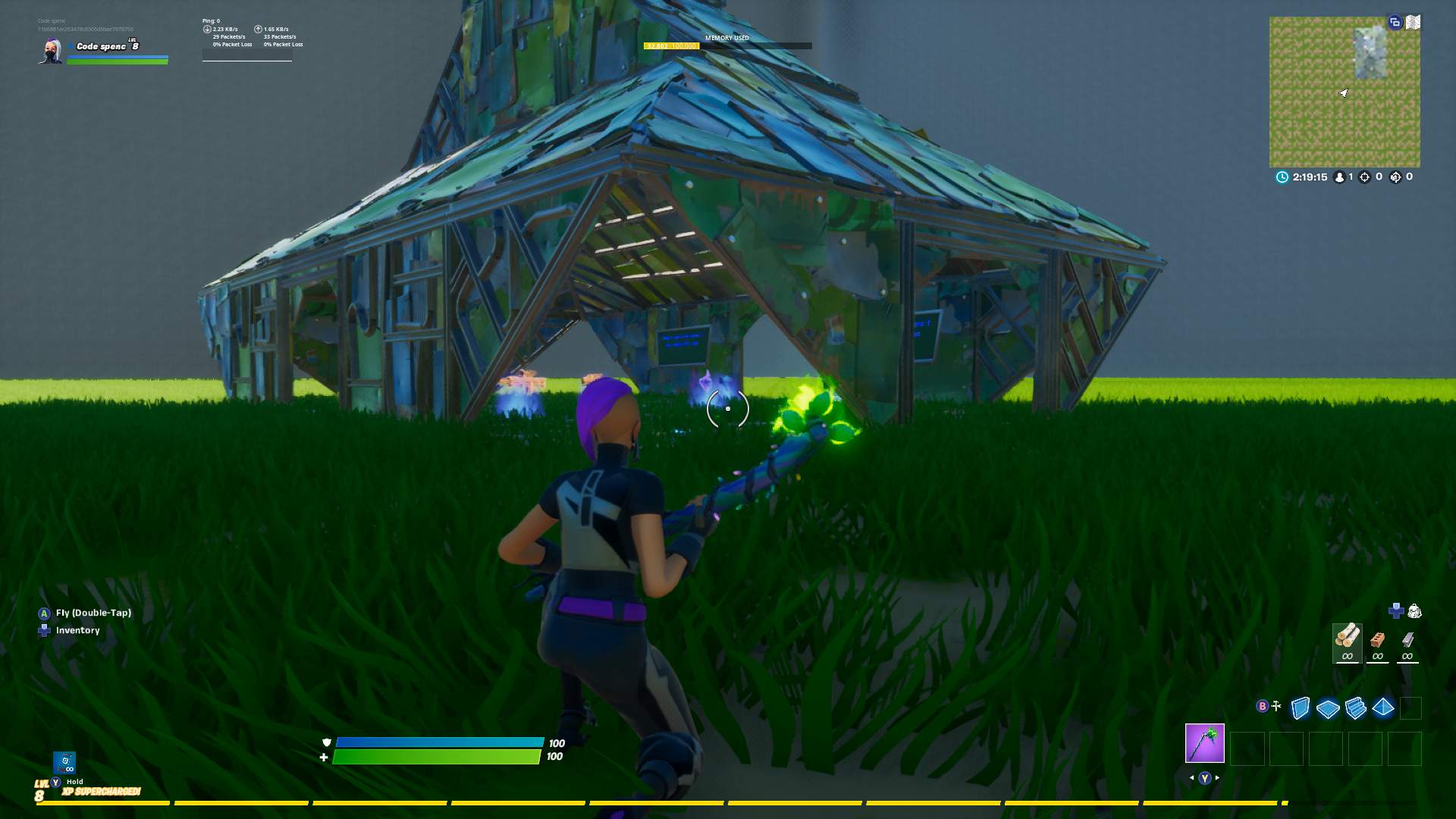This screenshot has width=1456, height=819.
Task: Click the right arrow beside the Y button
Action: click(1216, 778)
